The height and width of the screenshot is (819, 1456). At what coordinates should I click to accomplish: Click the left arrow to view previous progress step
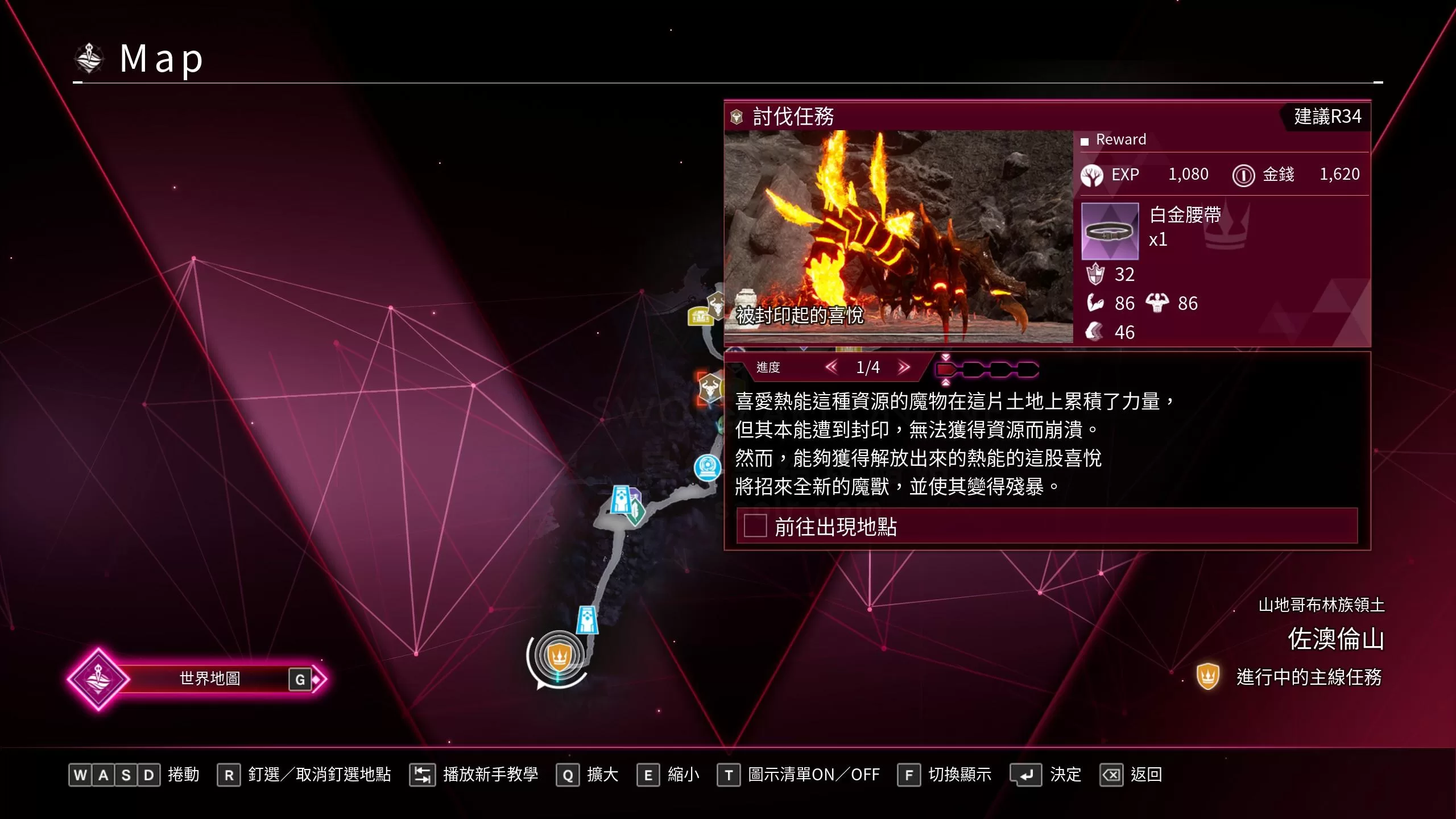[832, 367]
